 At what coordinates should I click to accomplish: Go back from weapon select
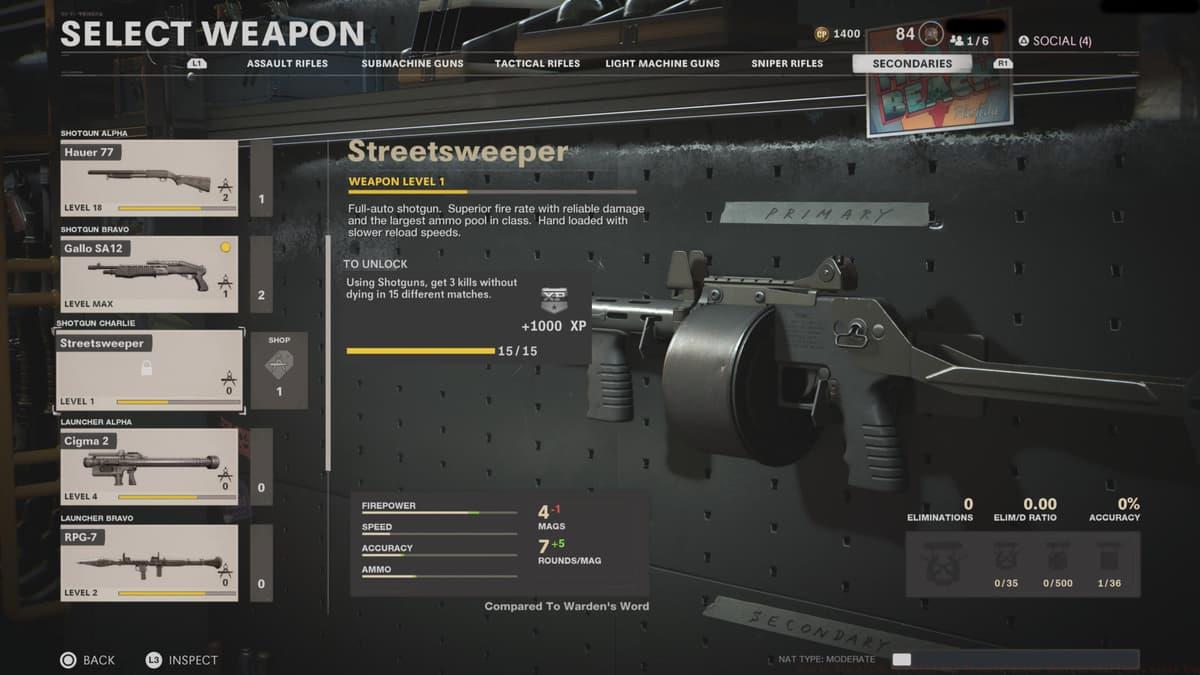click(88, 660)
